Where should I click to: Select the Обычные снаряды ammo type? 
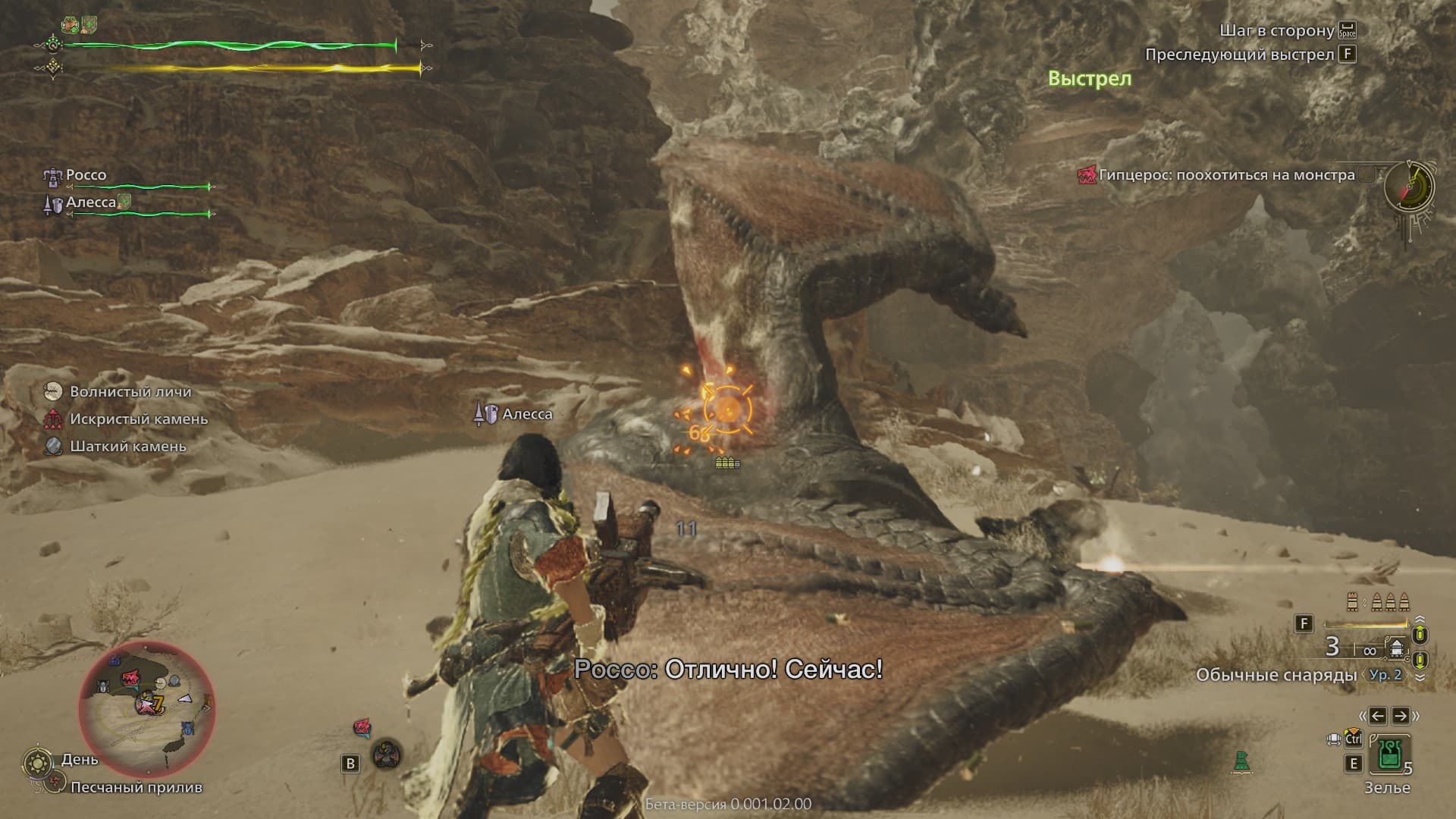click(x=1276, y=675)
